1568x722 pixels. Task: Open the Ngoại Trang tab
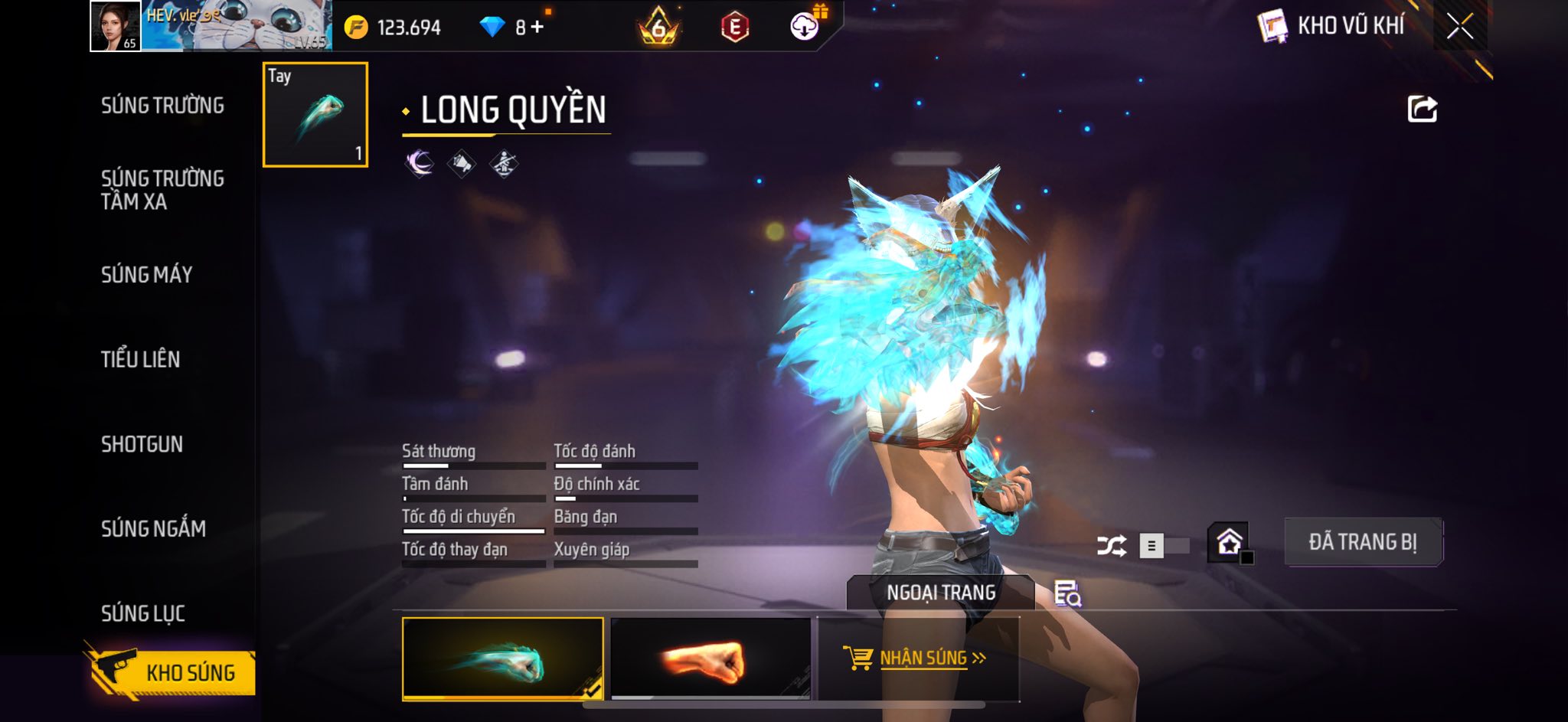point(941,593)
